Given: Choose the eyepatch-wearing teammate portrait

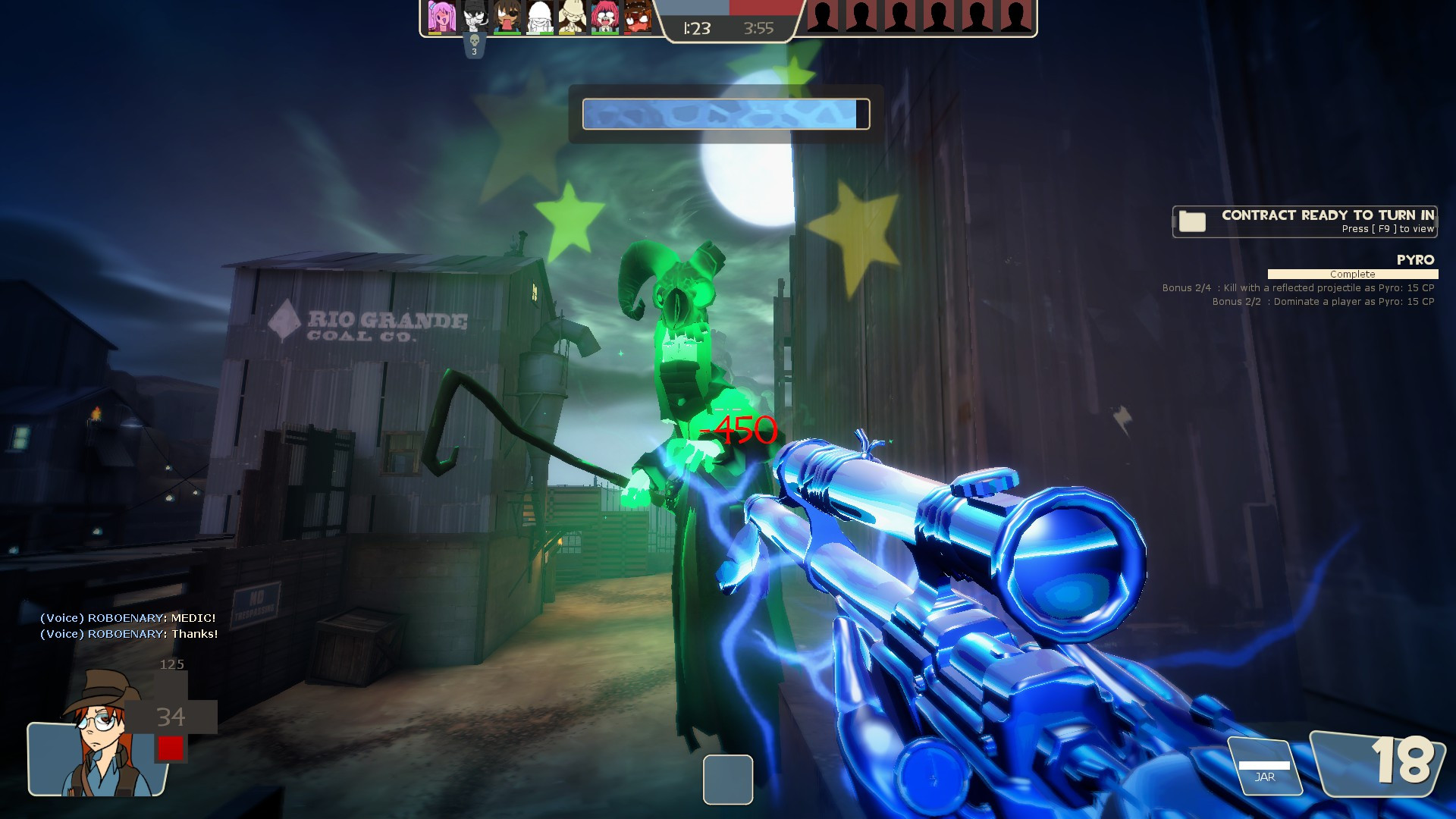Looking at the screenshot, I should click(x=507, y=17).
